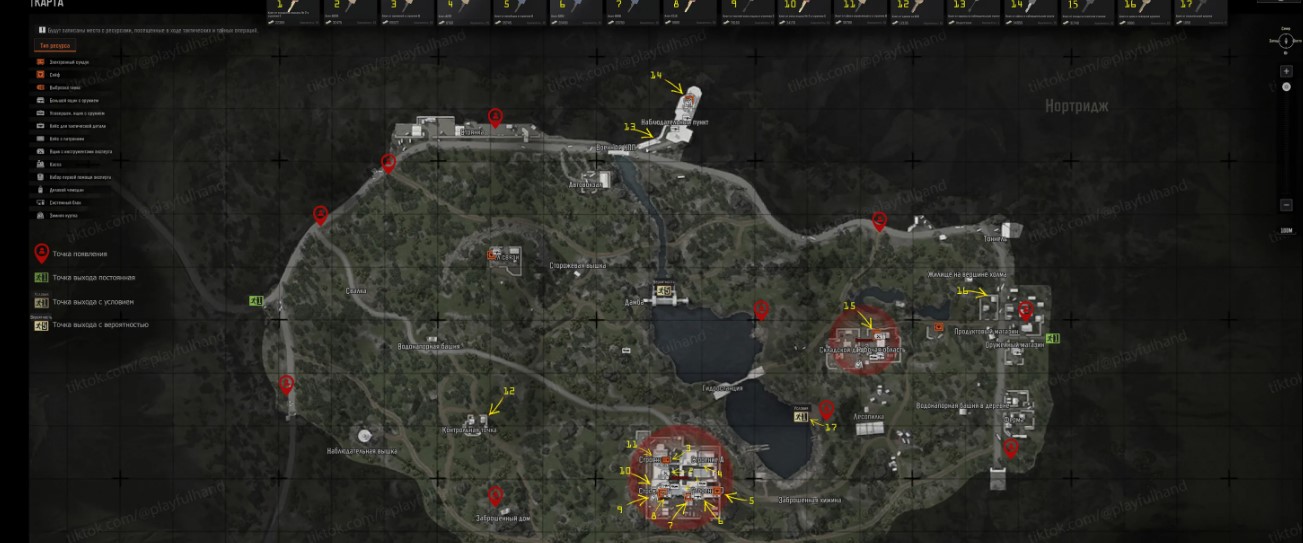1303x543 pixels.
Task: Zoom in the map with the plus button
Action: (x=1286, y=72)
